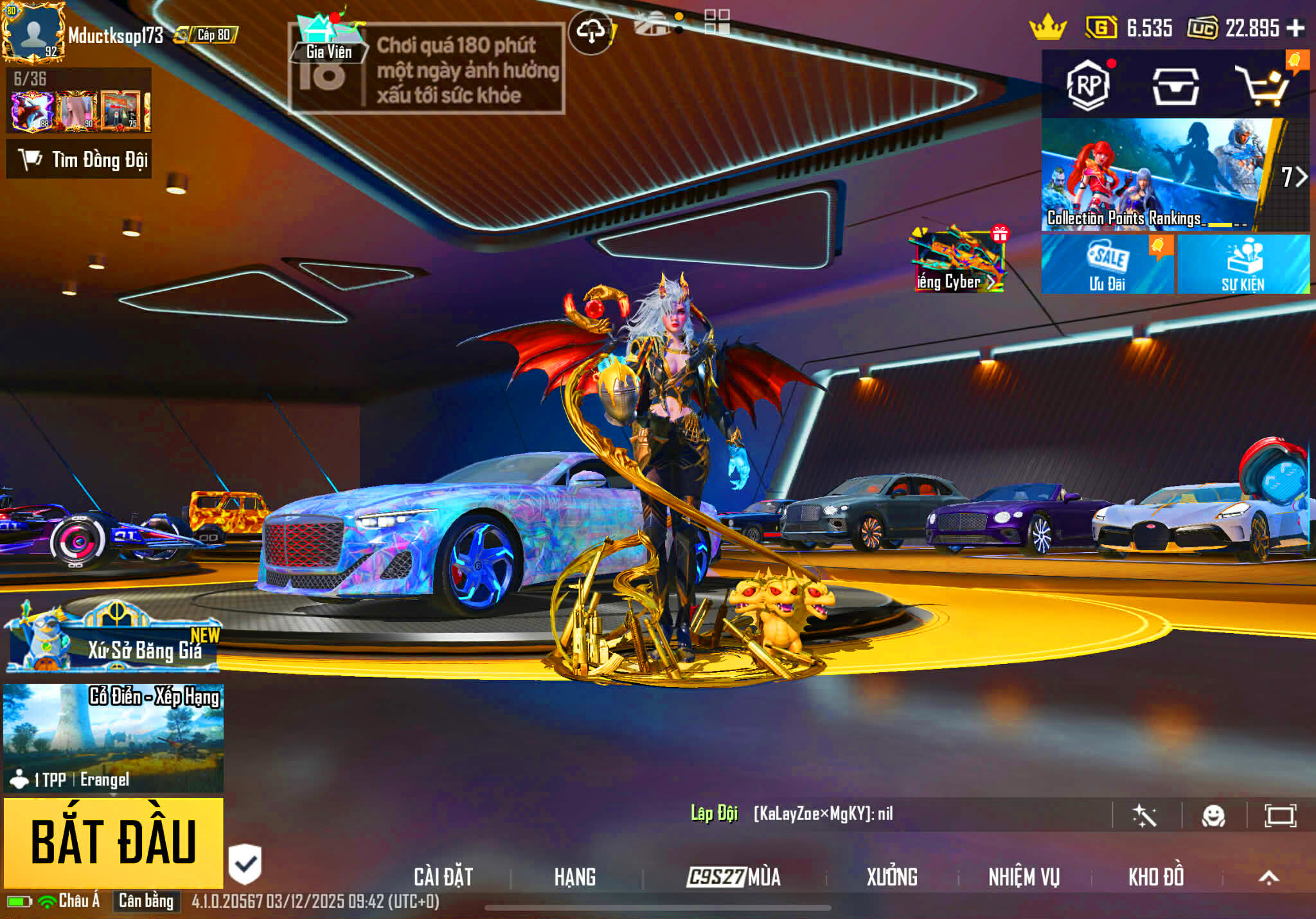Open the Mductksop173 player profile avatar

pos(33,33)
